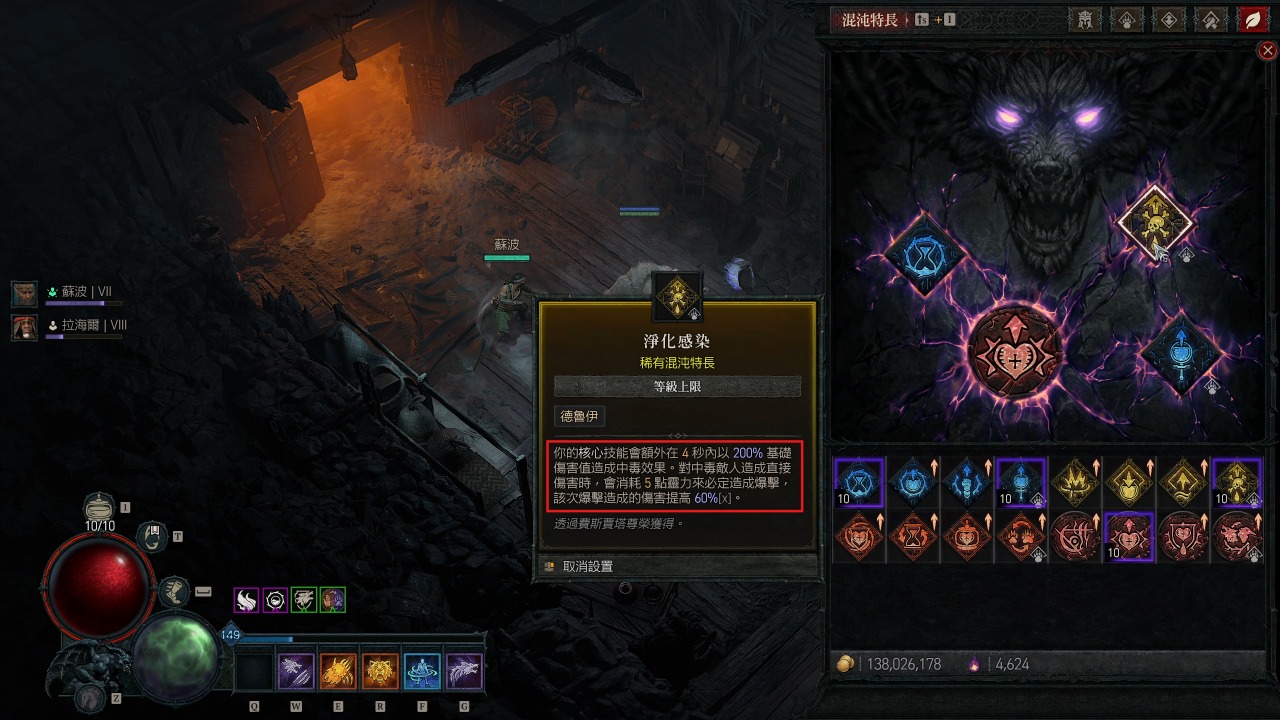Pick the red shield heart perk
1280x720 pixels.
point(1184,535)
